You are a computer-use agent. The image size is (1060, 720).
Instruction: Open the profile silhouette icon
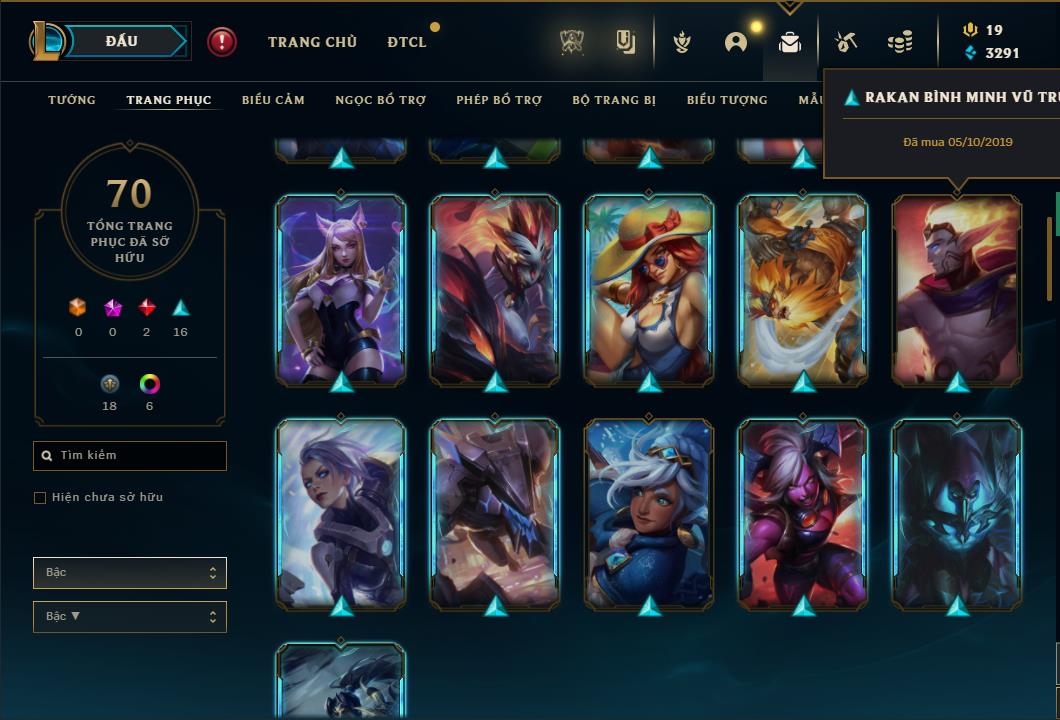pyautogui.click(x=736, y=42)
